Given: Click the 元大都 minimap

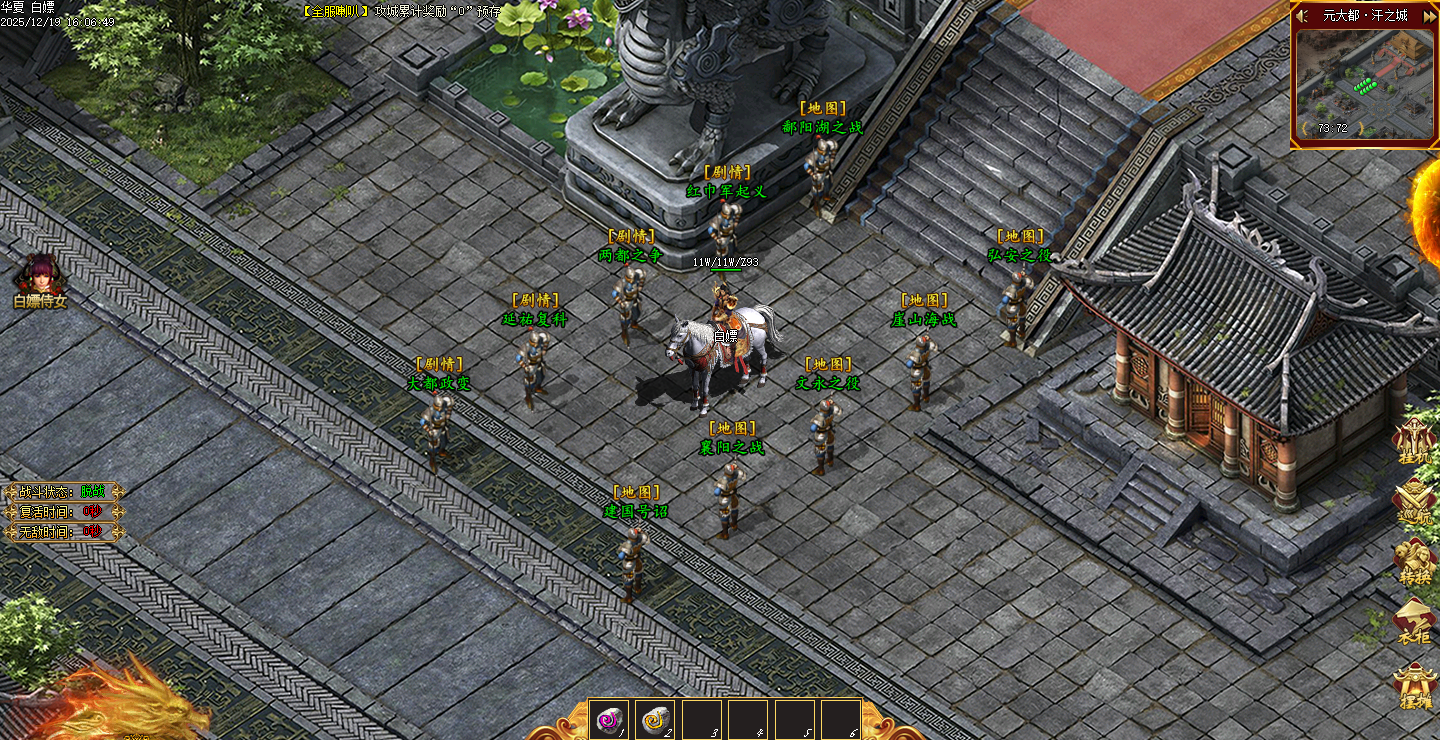Looking at the screenshot, I should (x=1364, y=84).
